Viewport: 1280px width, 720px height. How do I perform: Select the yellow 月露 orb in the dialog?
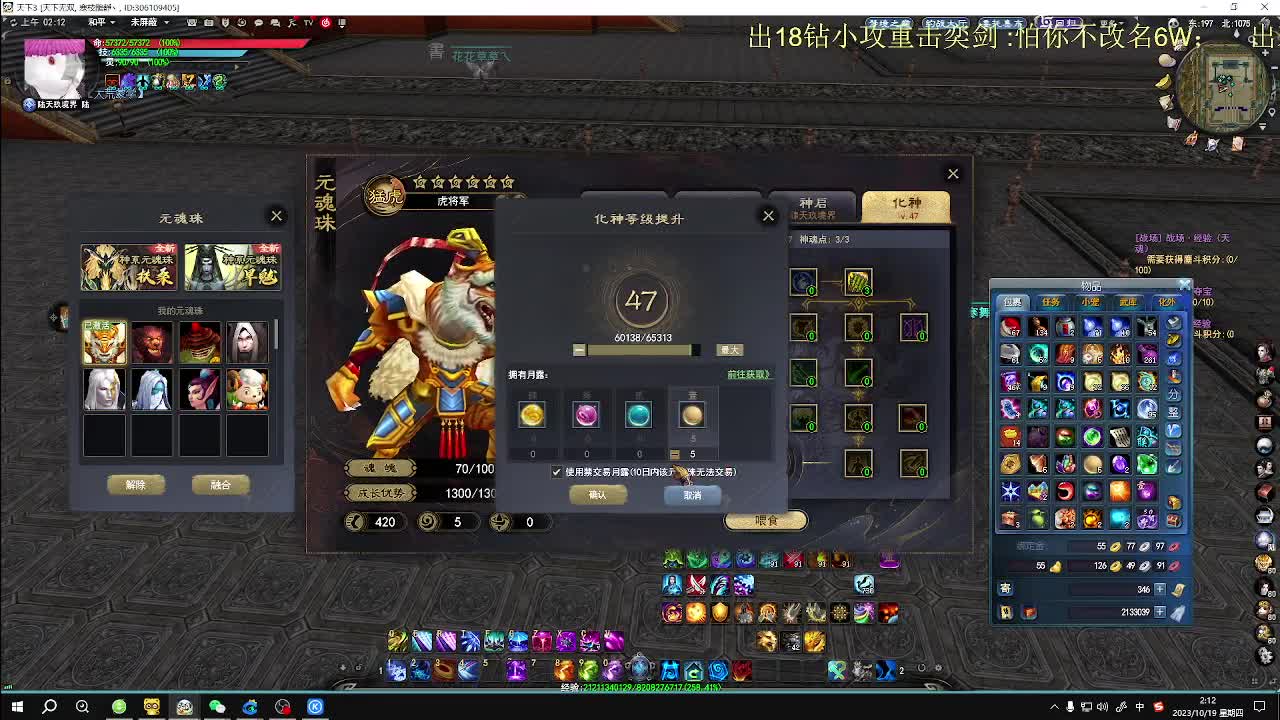(x=531, y=414)
